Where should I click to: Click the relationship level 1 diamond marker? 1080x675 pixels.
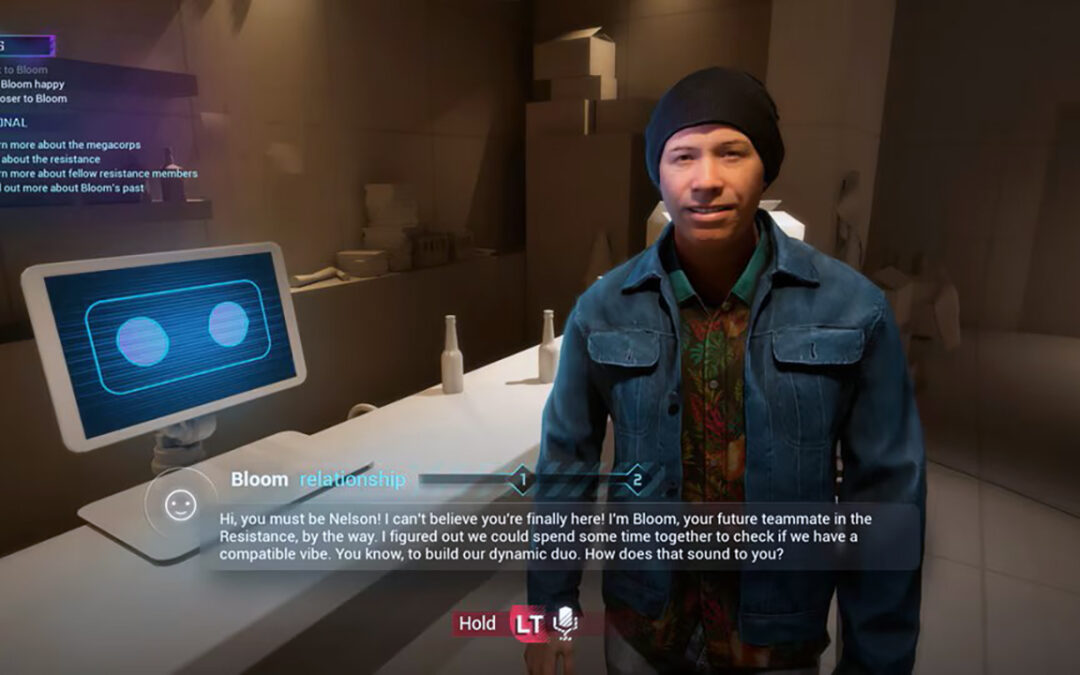521,480
